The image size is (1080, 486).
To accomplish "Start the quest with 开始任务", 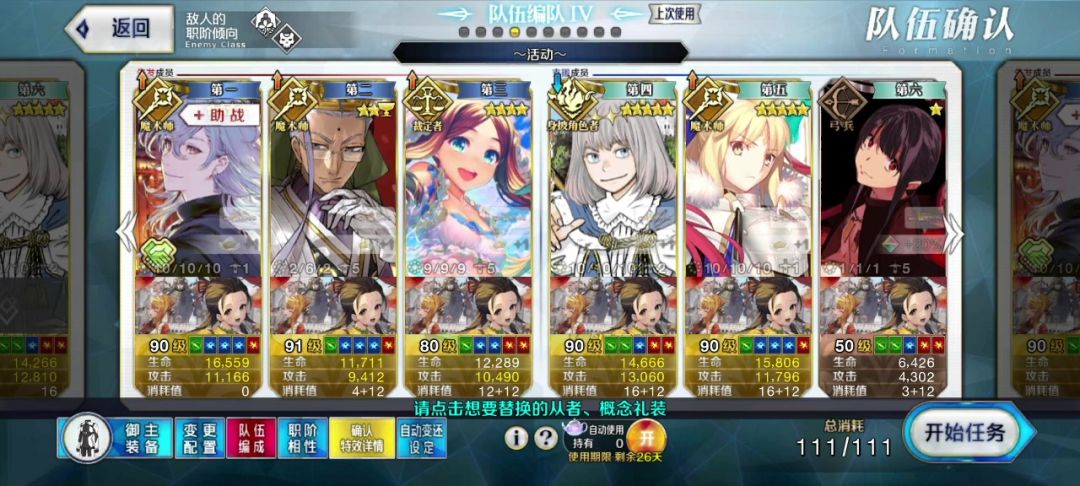I will (964, 434).
